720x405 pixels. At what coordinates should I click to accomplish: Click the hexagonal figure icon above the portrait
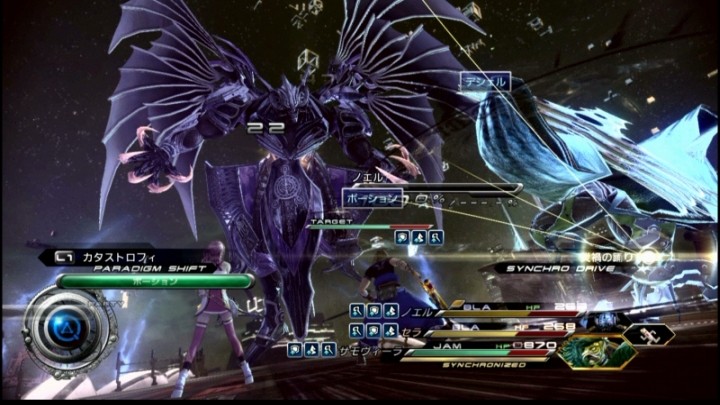pos(651,335)
